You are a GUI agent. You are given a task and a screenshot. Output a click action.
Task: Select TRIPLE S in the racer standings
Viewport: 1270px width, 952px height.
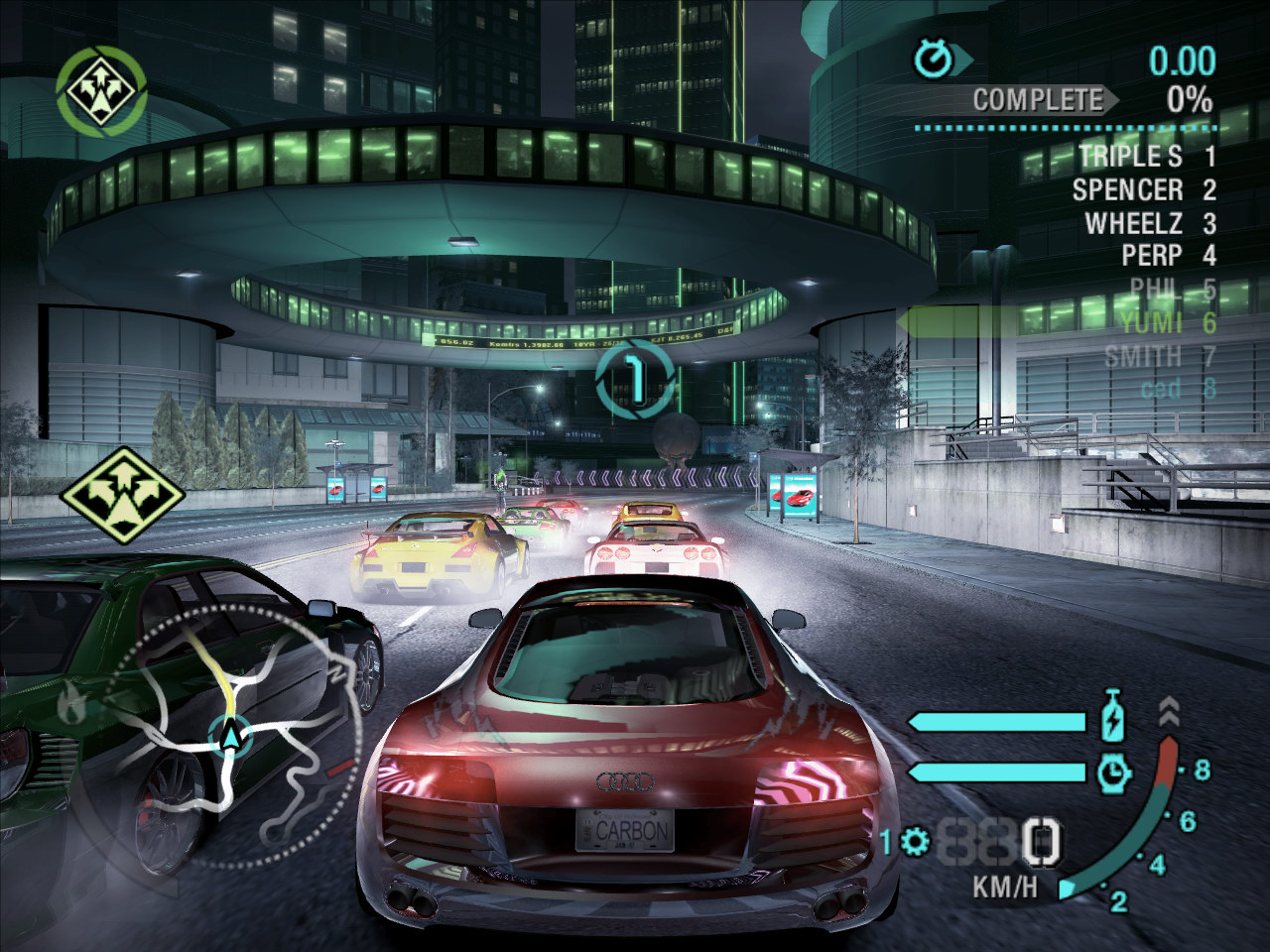point(1131,157)
